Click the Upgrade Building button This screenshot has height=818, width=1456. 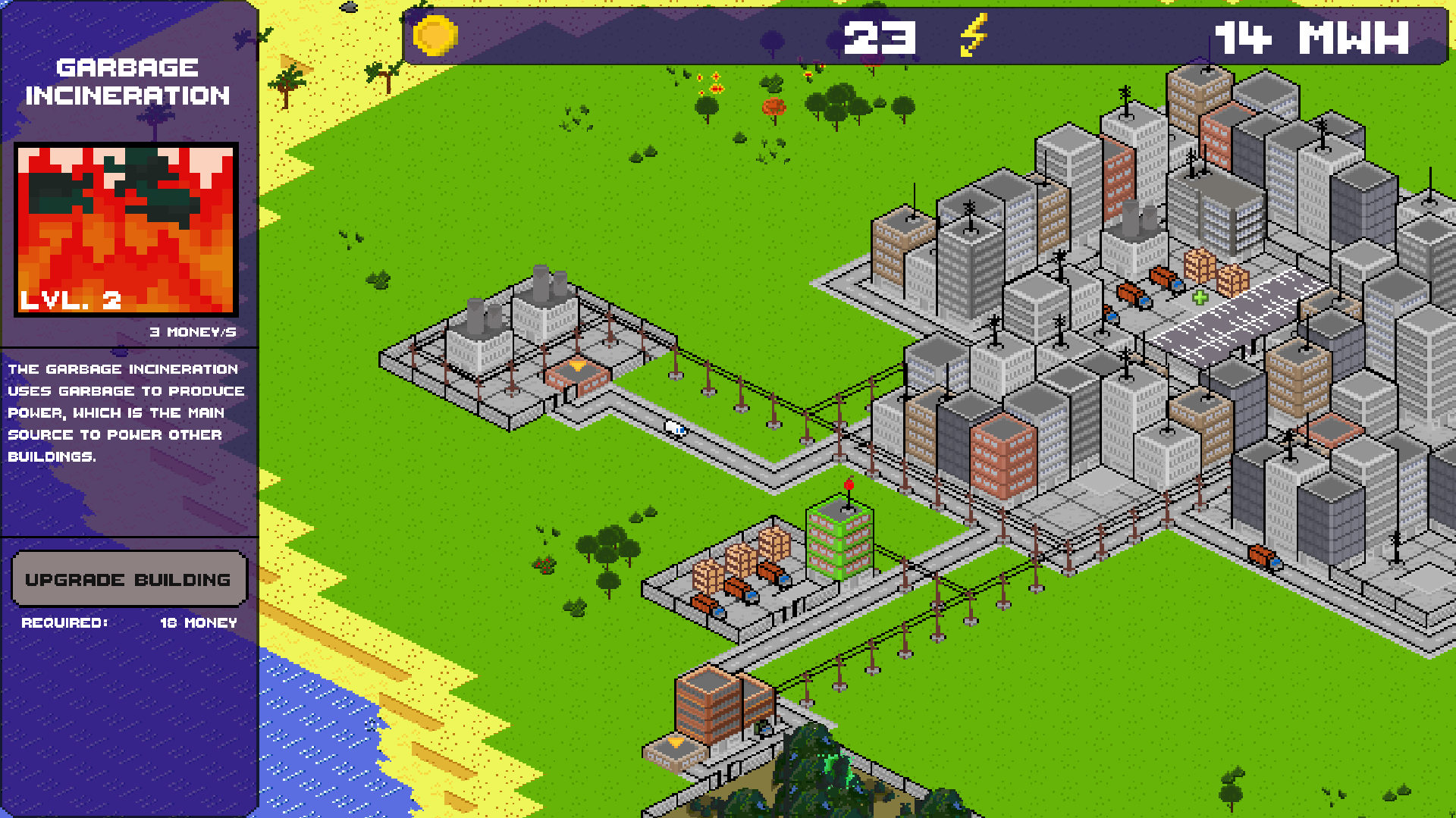[128, 579]
